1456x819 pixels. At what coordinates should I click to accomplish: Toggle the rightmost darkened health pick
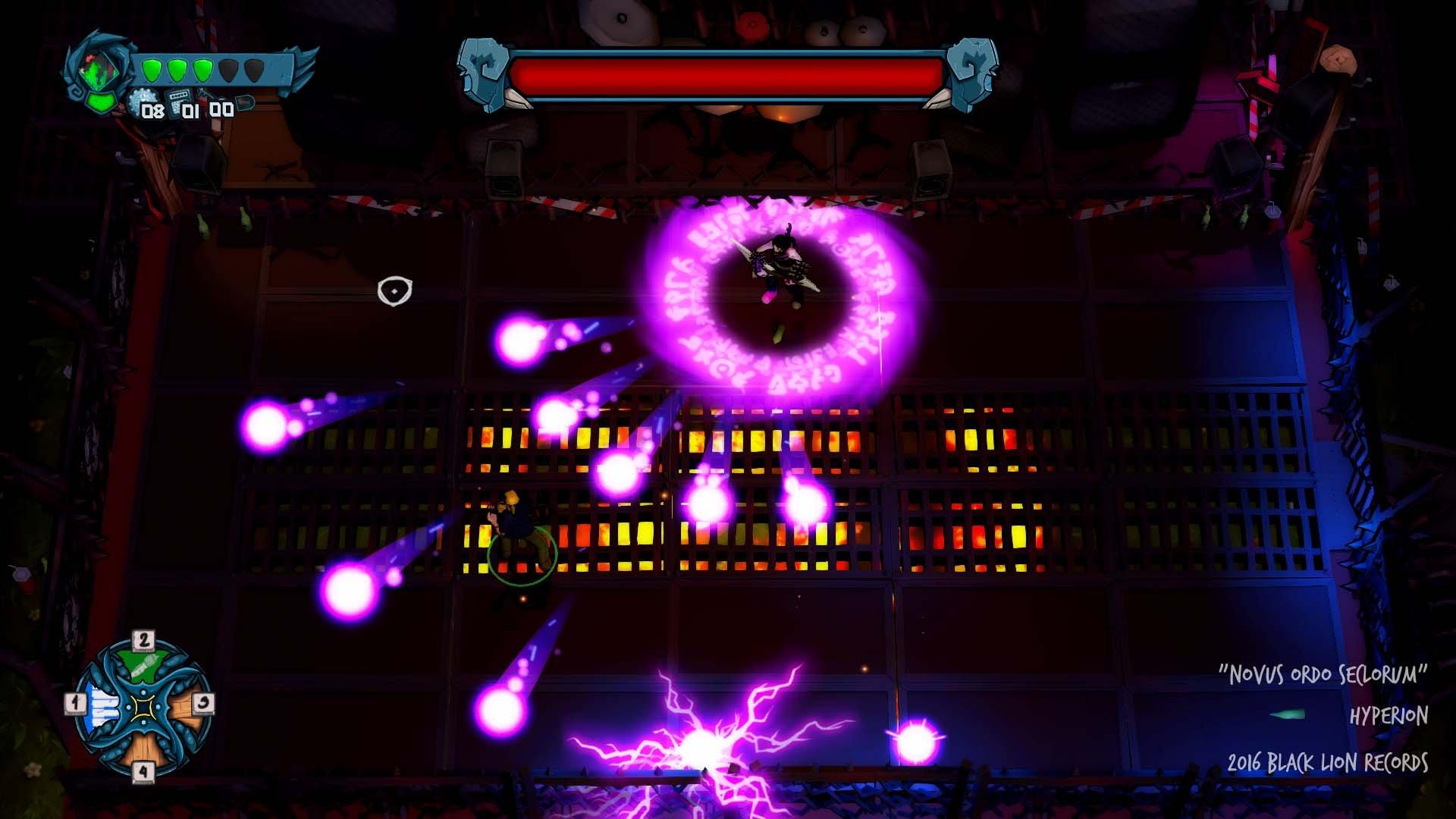253,70
